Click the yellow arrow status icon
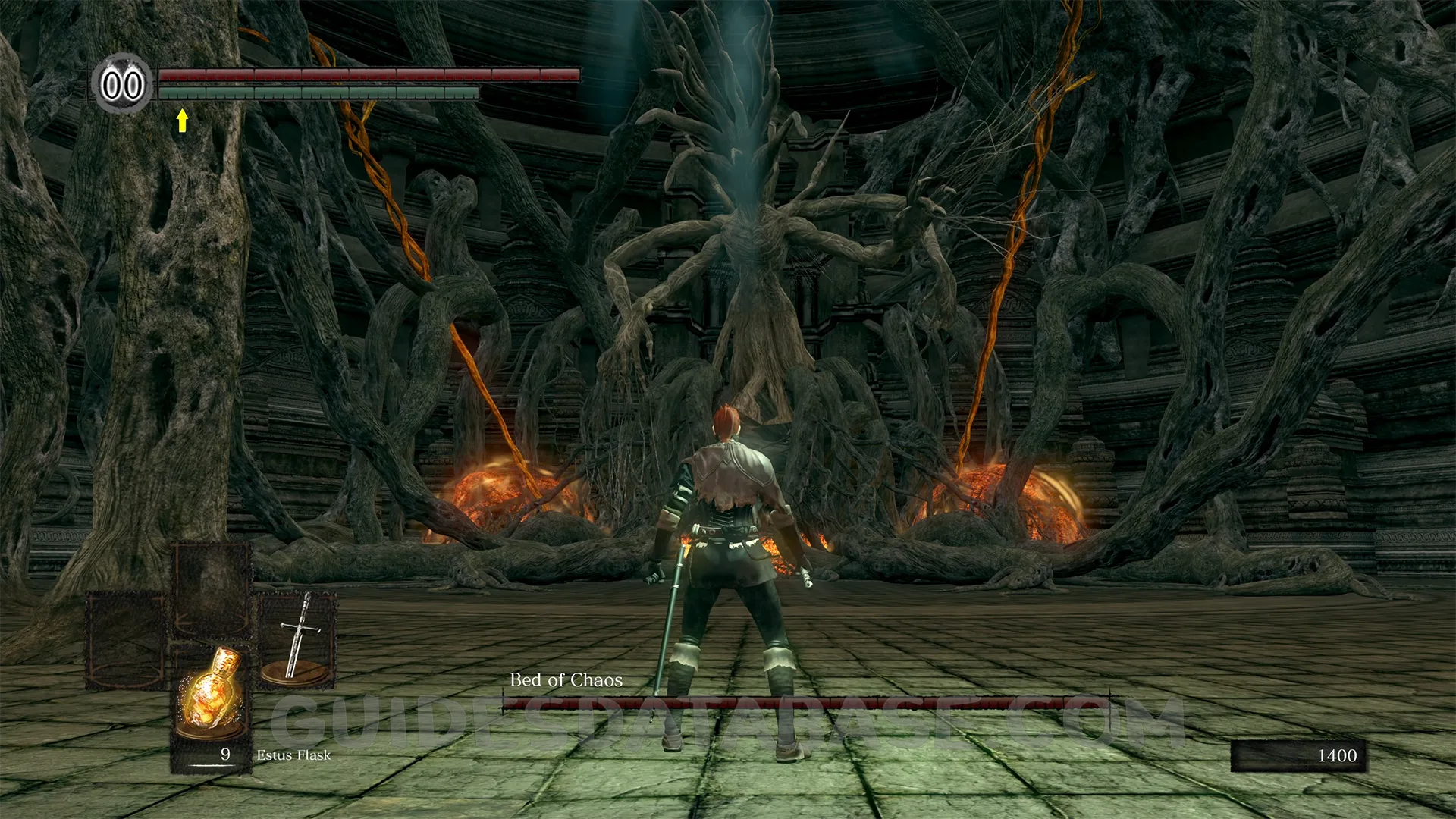 pos(182,121)
